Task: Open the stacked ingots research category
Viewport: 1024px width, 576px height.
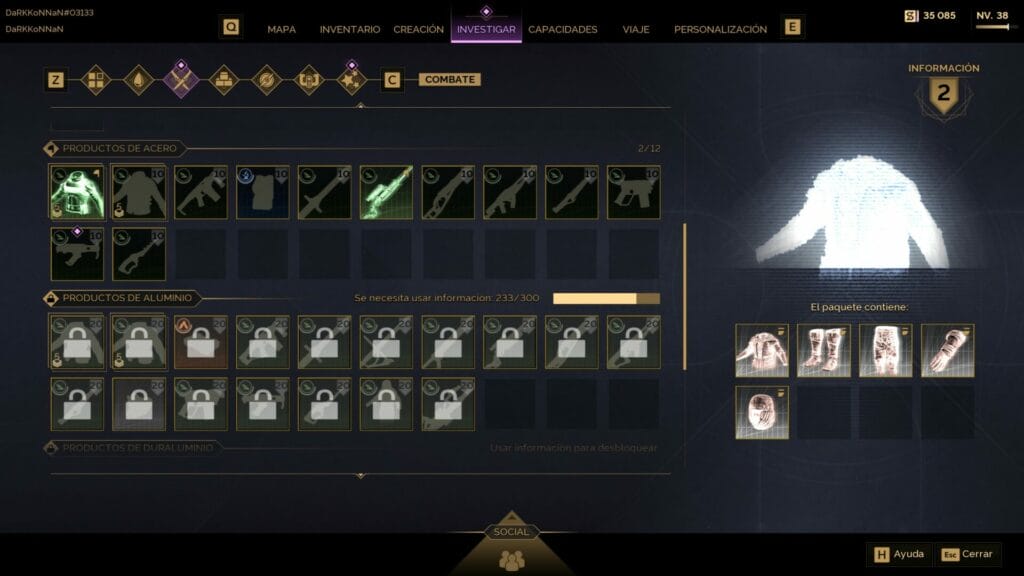Action: [224, 80]
